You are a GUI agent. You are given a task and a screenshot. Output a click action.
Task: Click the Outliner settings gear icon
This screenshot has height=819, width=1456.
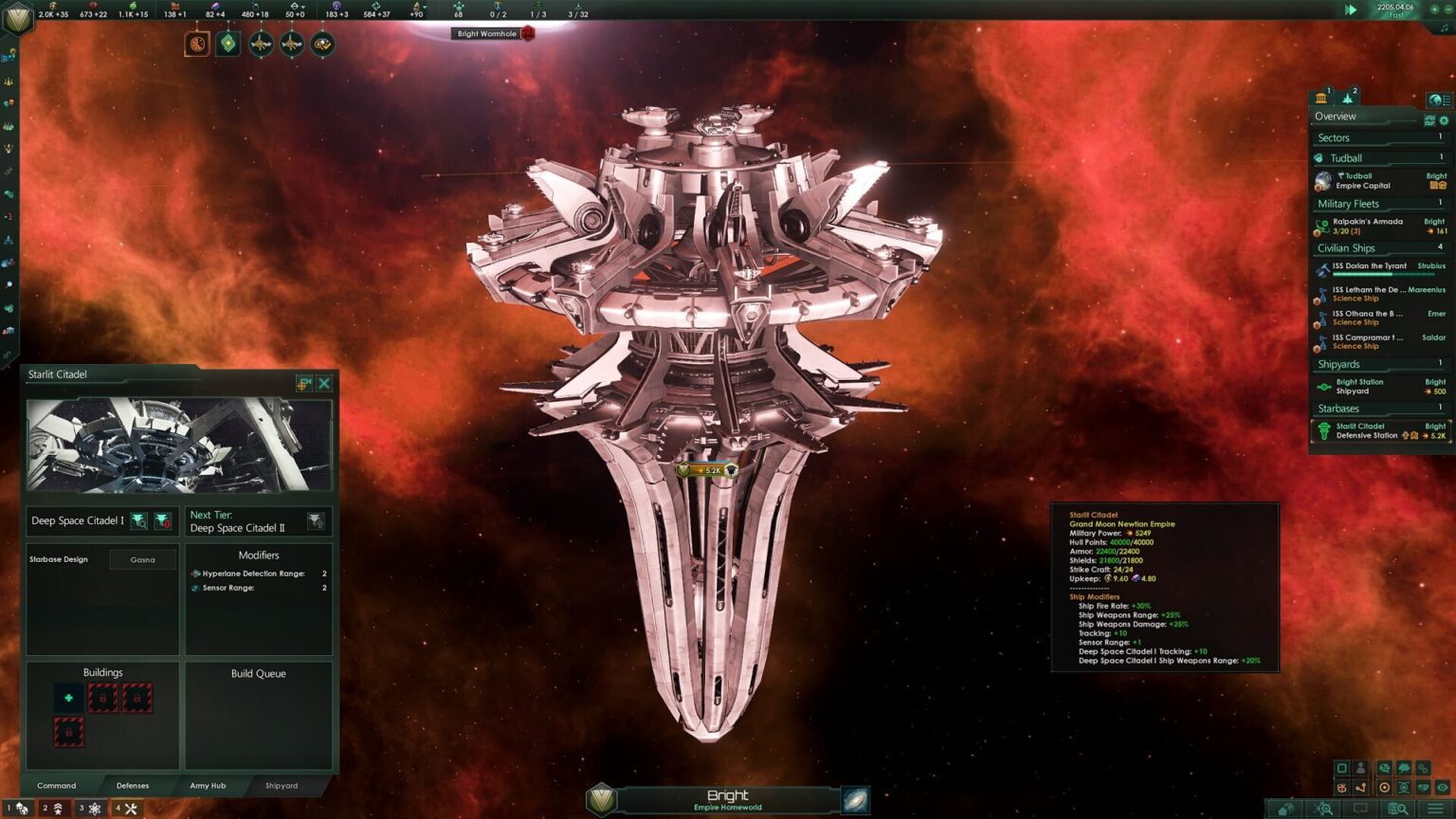coord(1442,120)
